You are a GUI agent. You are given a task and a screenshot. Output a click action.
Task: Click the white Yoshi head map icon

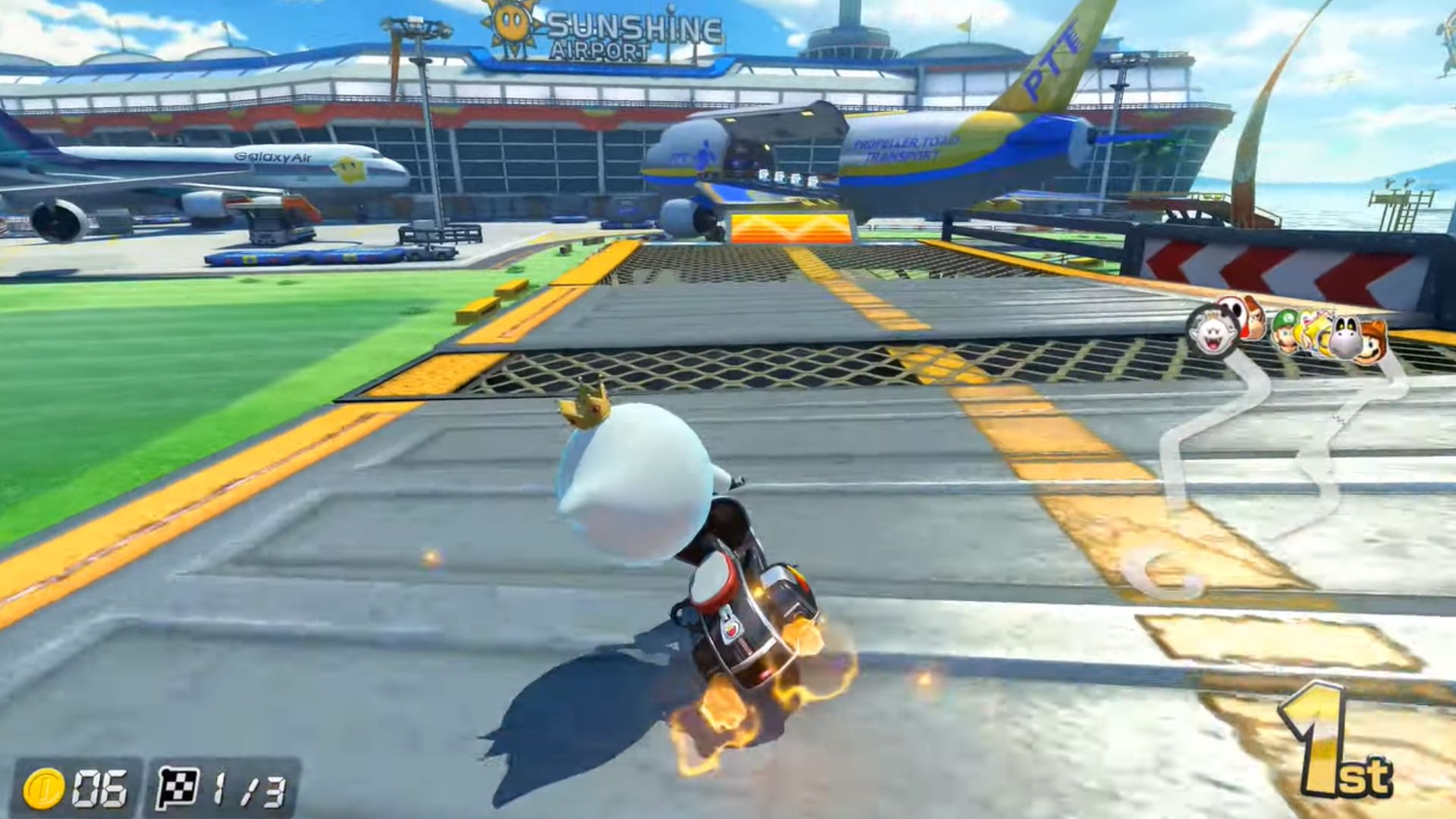[1346, 334]
